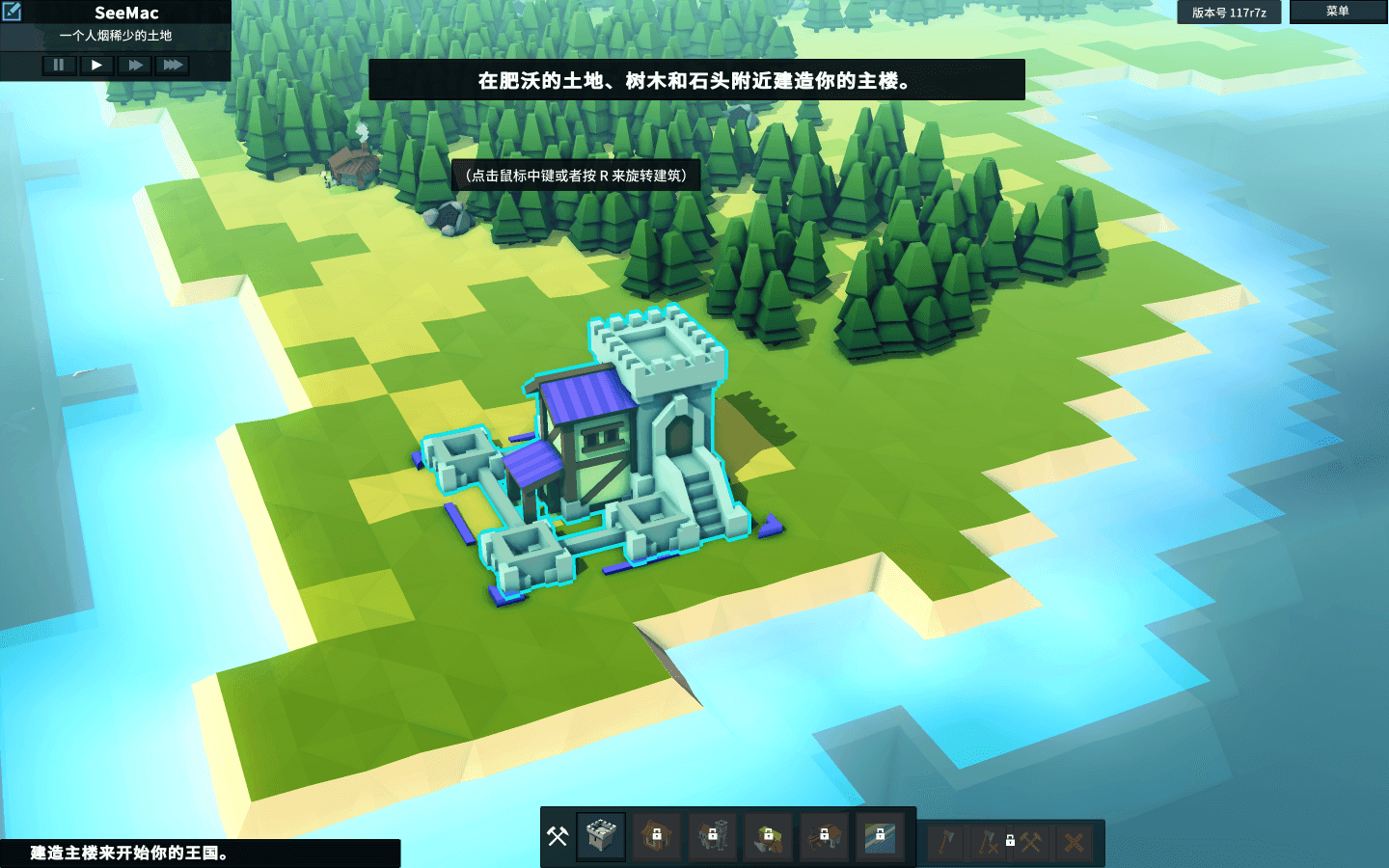Image resolution: width=1389 pixels, height=868 pixels.
Task: Open the locked workshop building category
Action: (x=824, y=835)
